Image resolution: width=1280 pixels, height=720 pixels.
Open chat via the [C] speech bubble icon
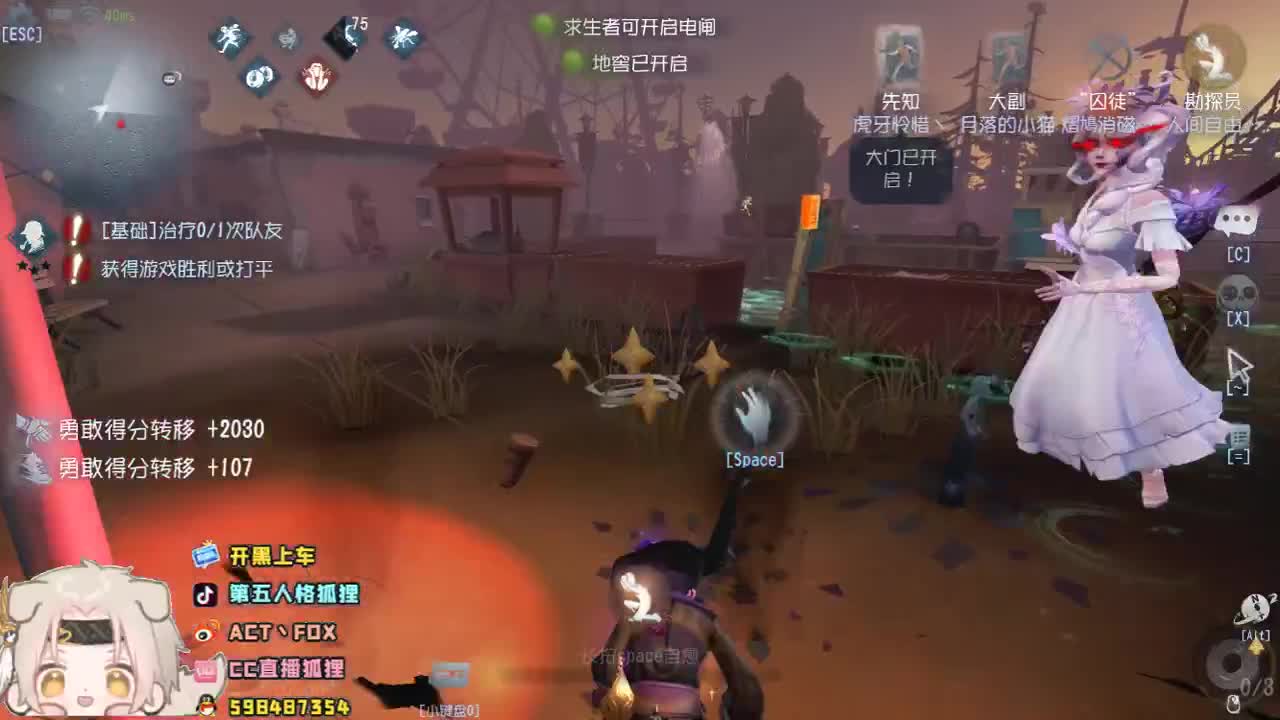1238,224
